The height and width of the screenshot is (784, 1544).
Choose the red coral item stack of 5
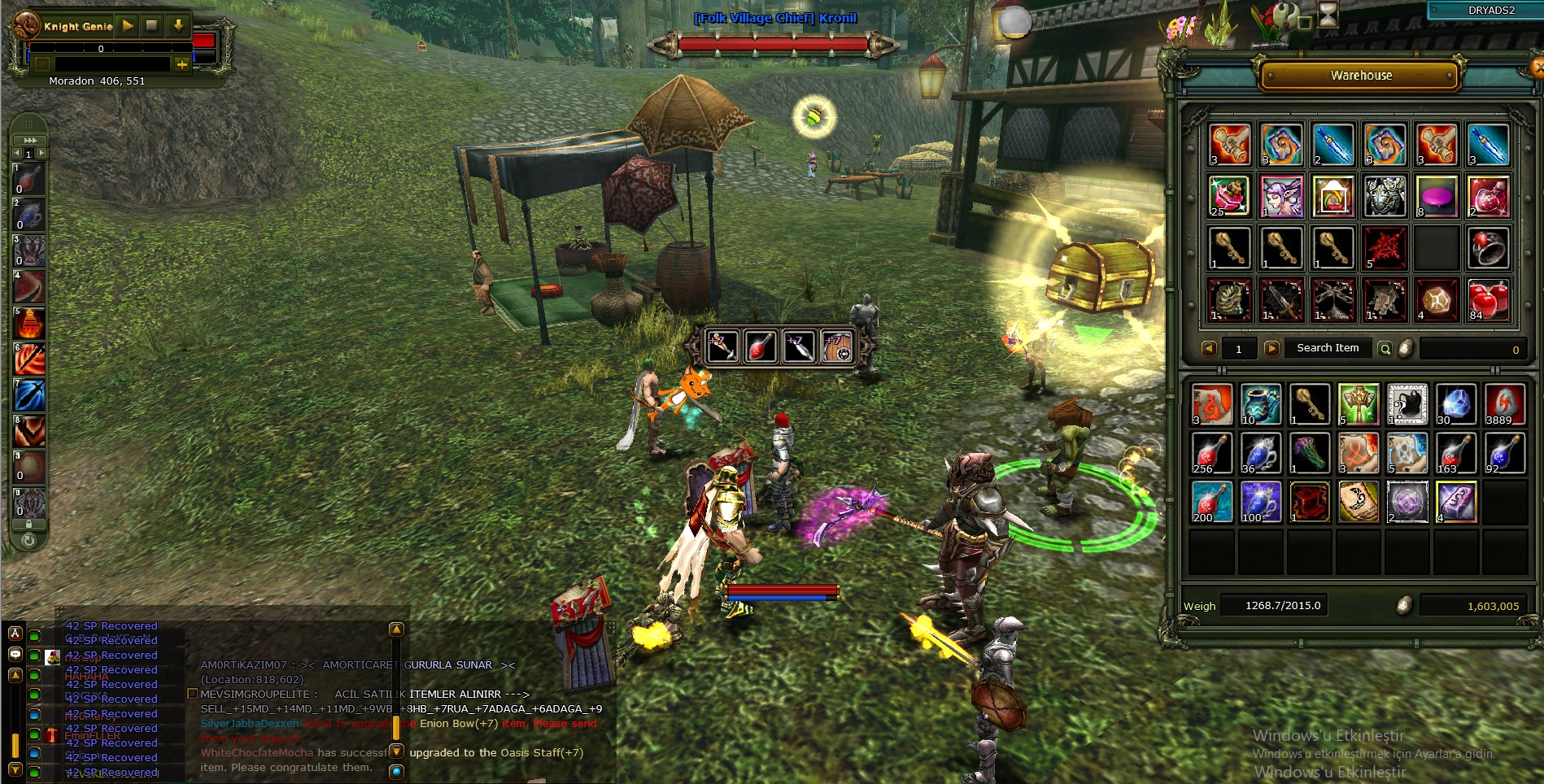point(1385,248)
